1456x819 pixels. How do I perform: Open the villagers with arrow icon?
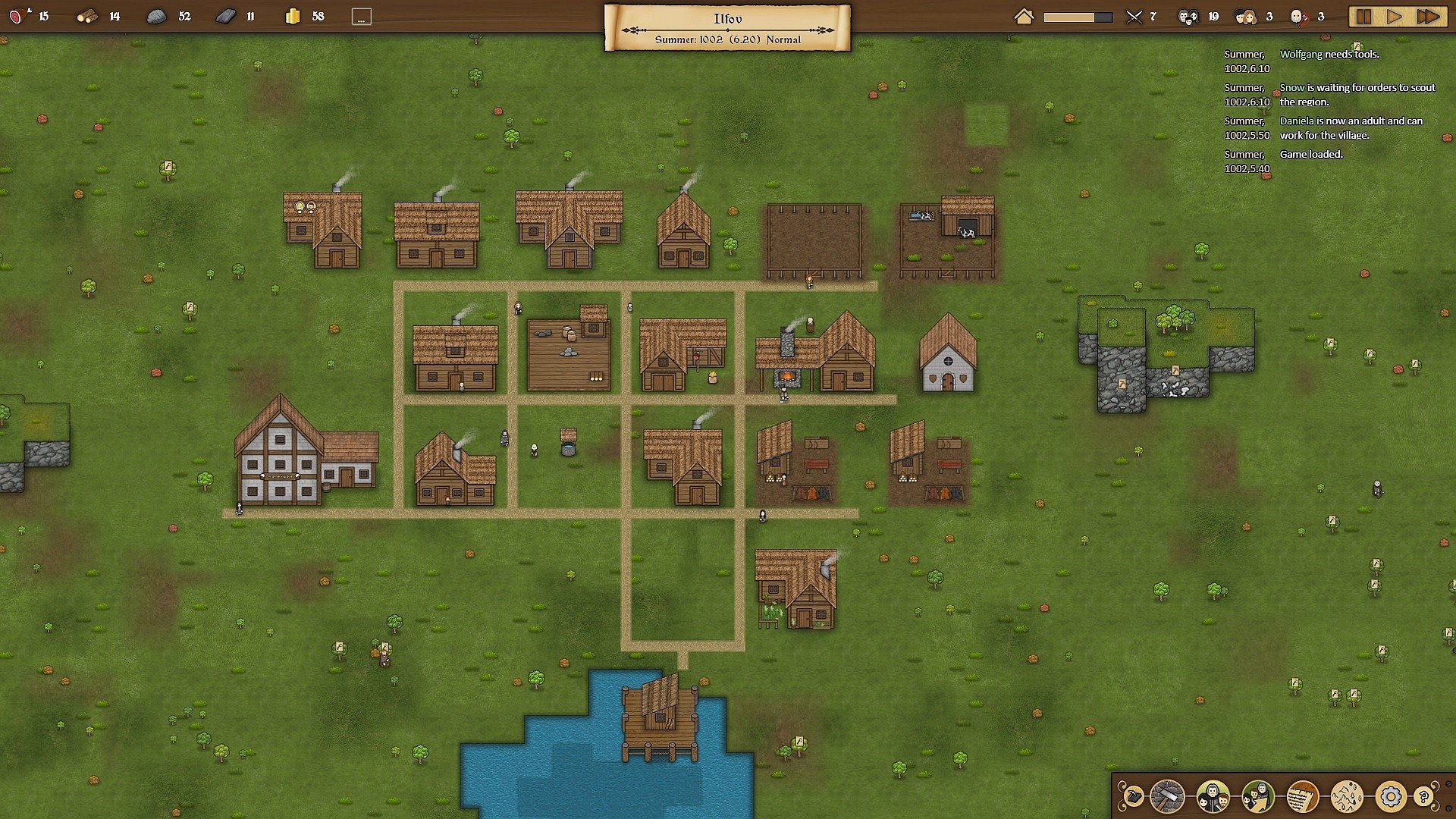(1257, 797)
